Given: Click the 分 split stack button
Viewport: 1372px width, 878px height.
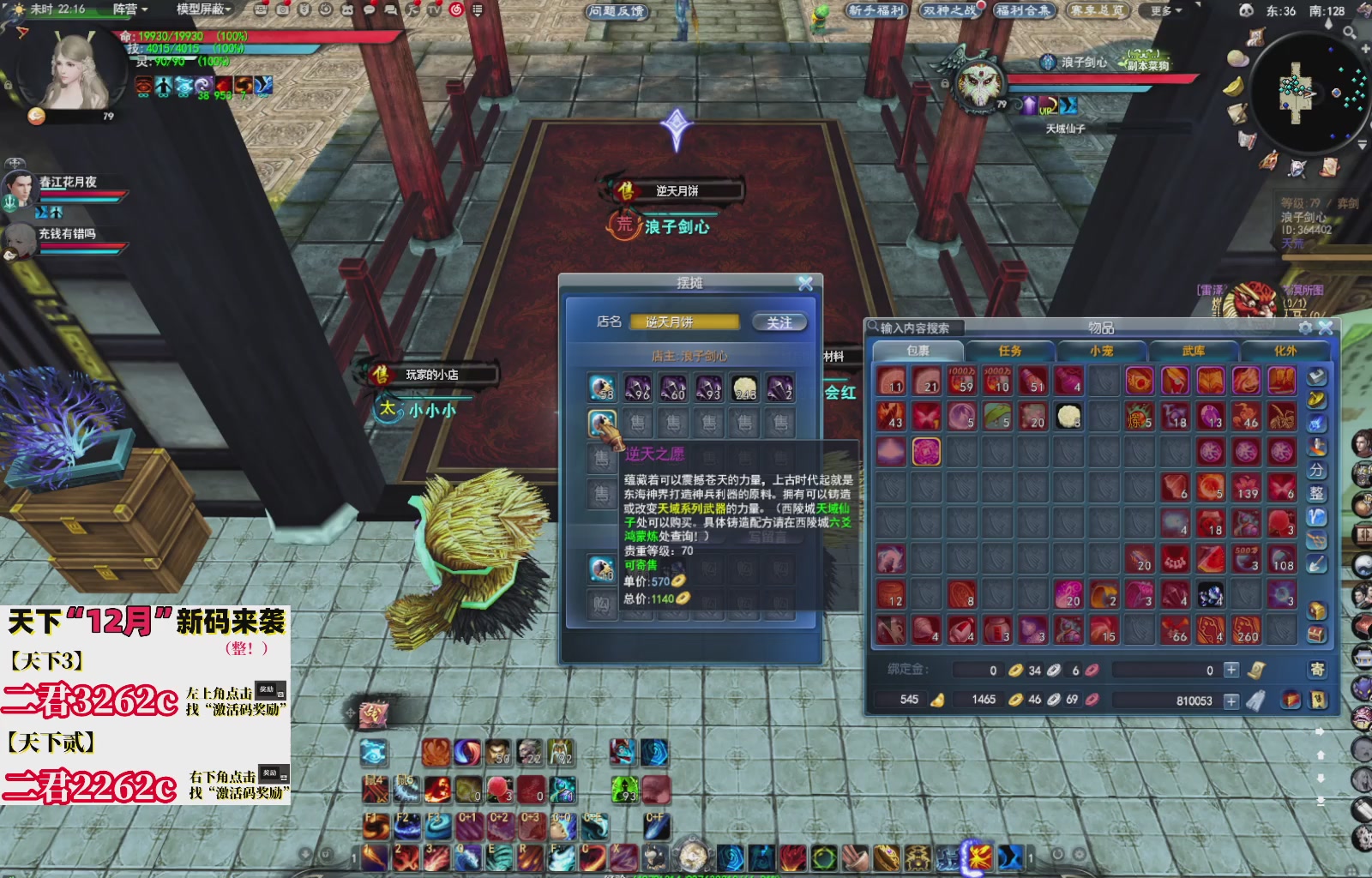Looking at the screenshot, I should 1316,471.
